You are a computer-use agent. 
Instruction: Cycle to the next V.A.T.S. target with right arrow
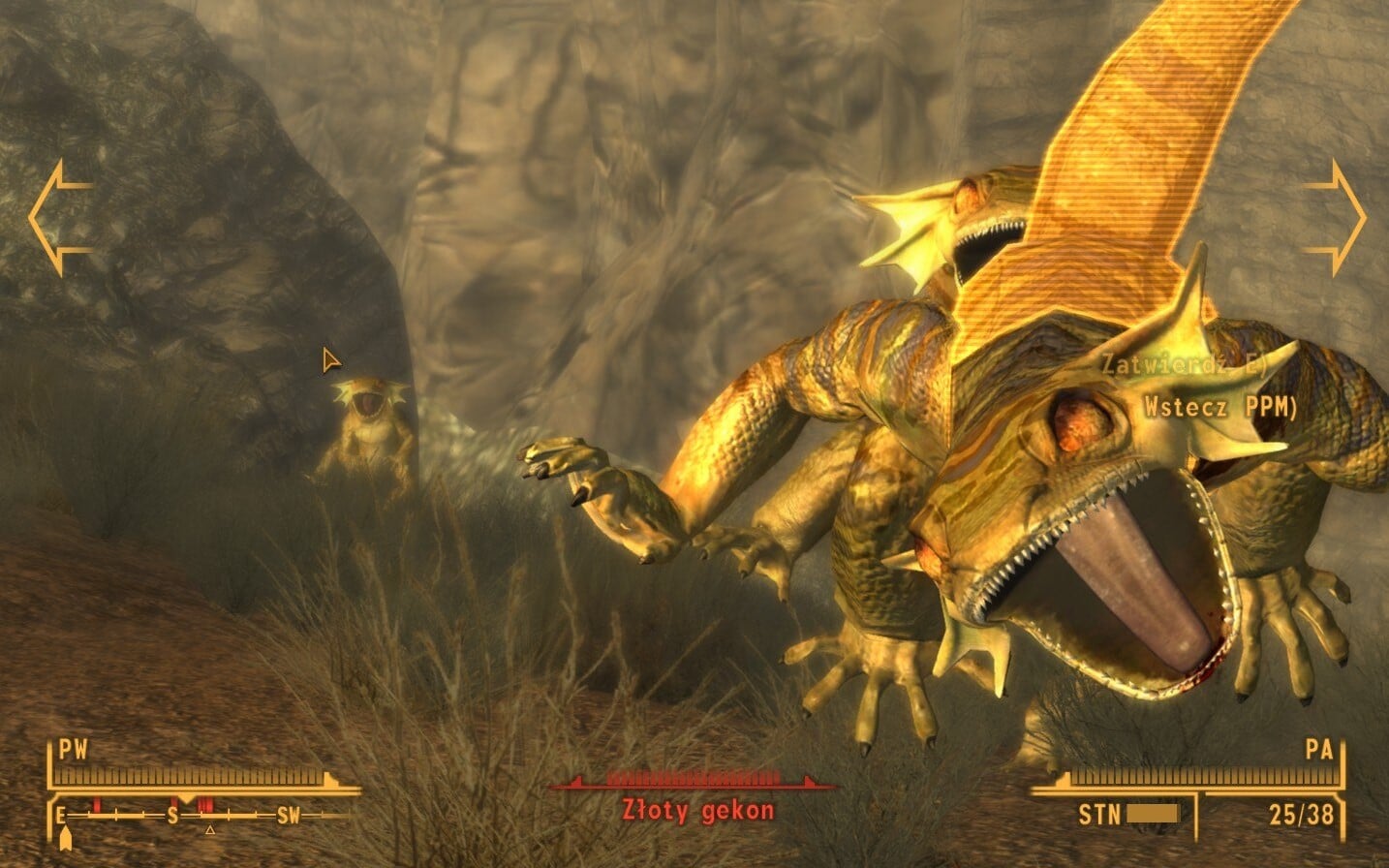pos(1335,217)
